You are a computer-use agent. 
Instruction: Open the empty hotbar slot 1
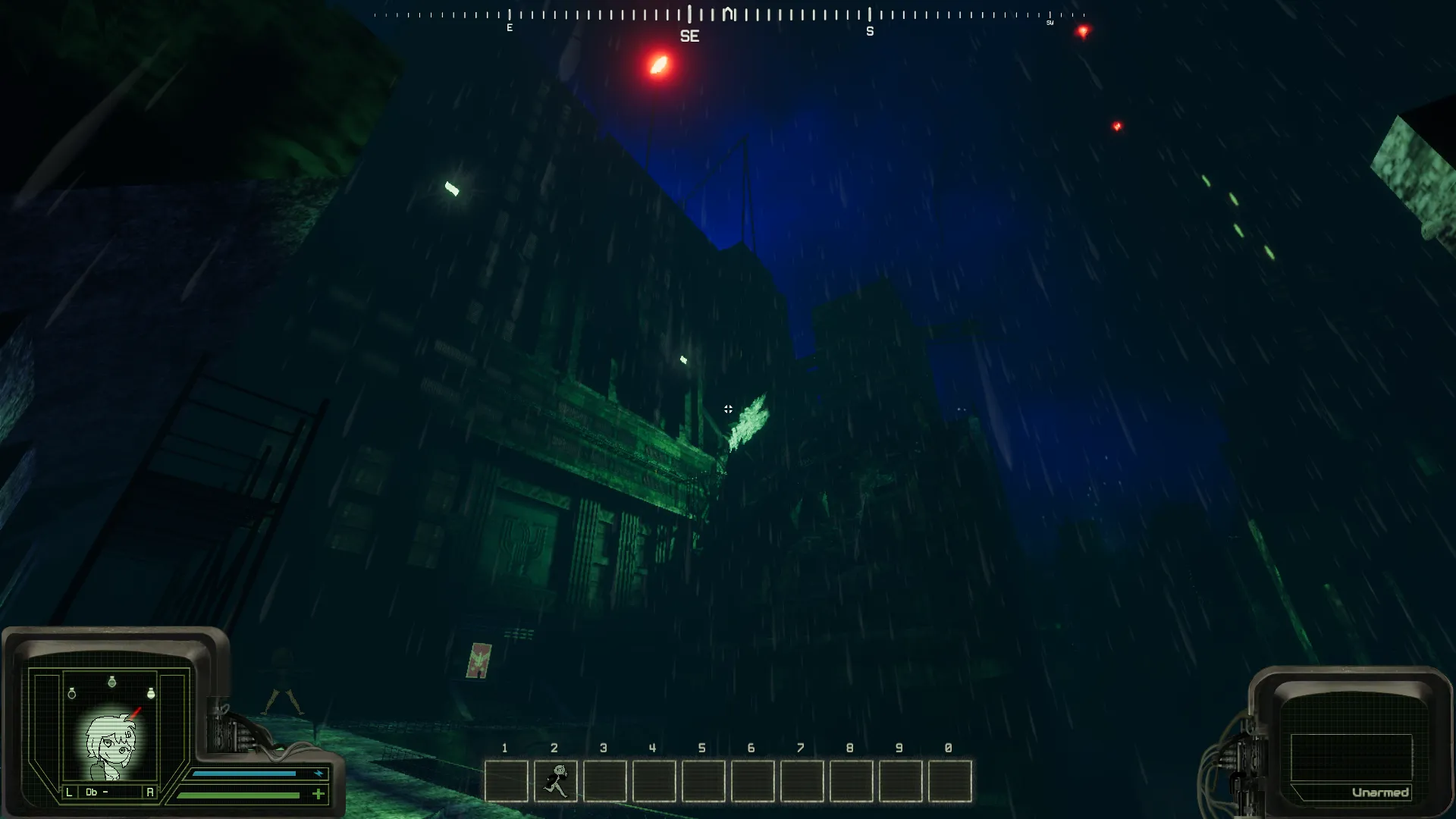tap(506, 782)
